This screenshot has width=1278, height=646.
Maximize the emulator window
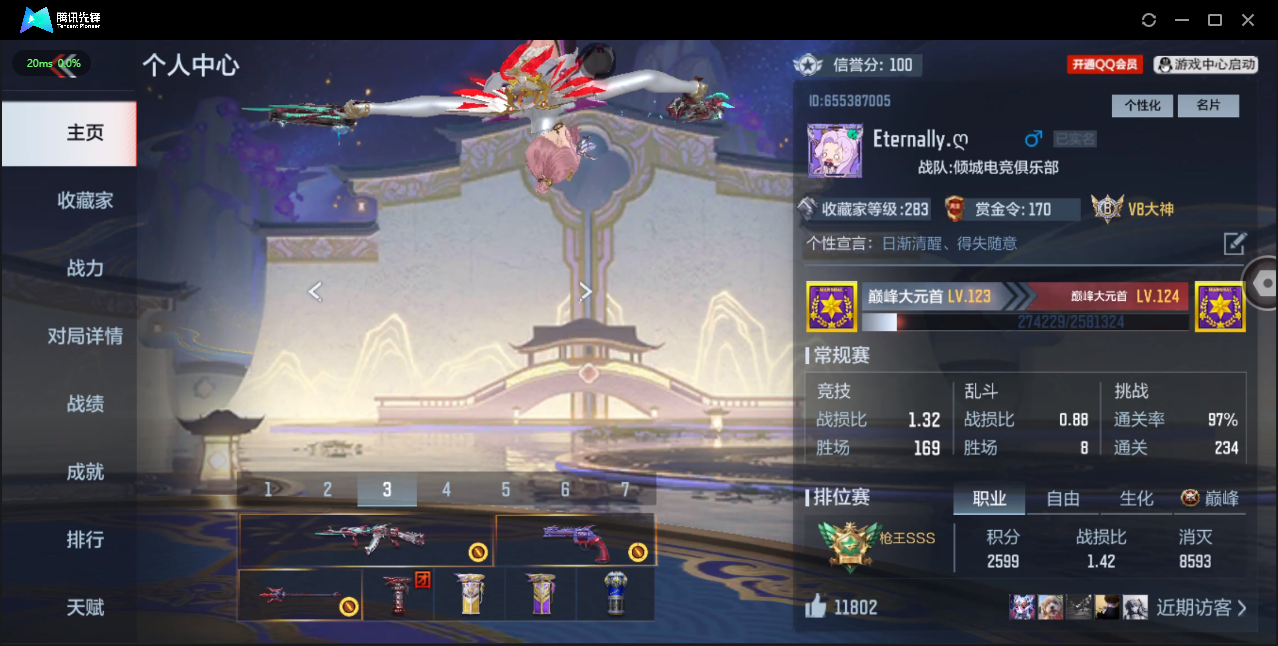click(x=1215, y=20)
